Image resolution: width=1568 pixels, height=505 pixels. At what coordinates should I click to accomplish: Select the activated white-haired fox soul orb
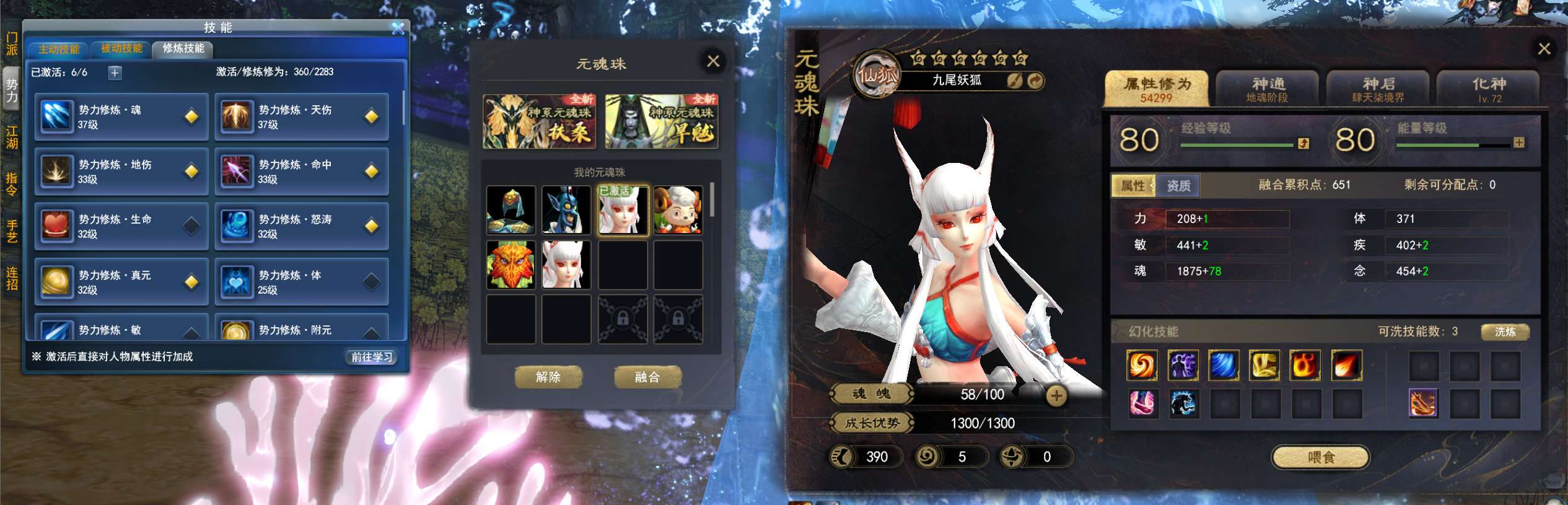click(x=623, y=211)
